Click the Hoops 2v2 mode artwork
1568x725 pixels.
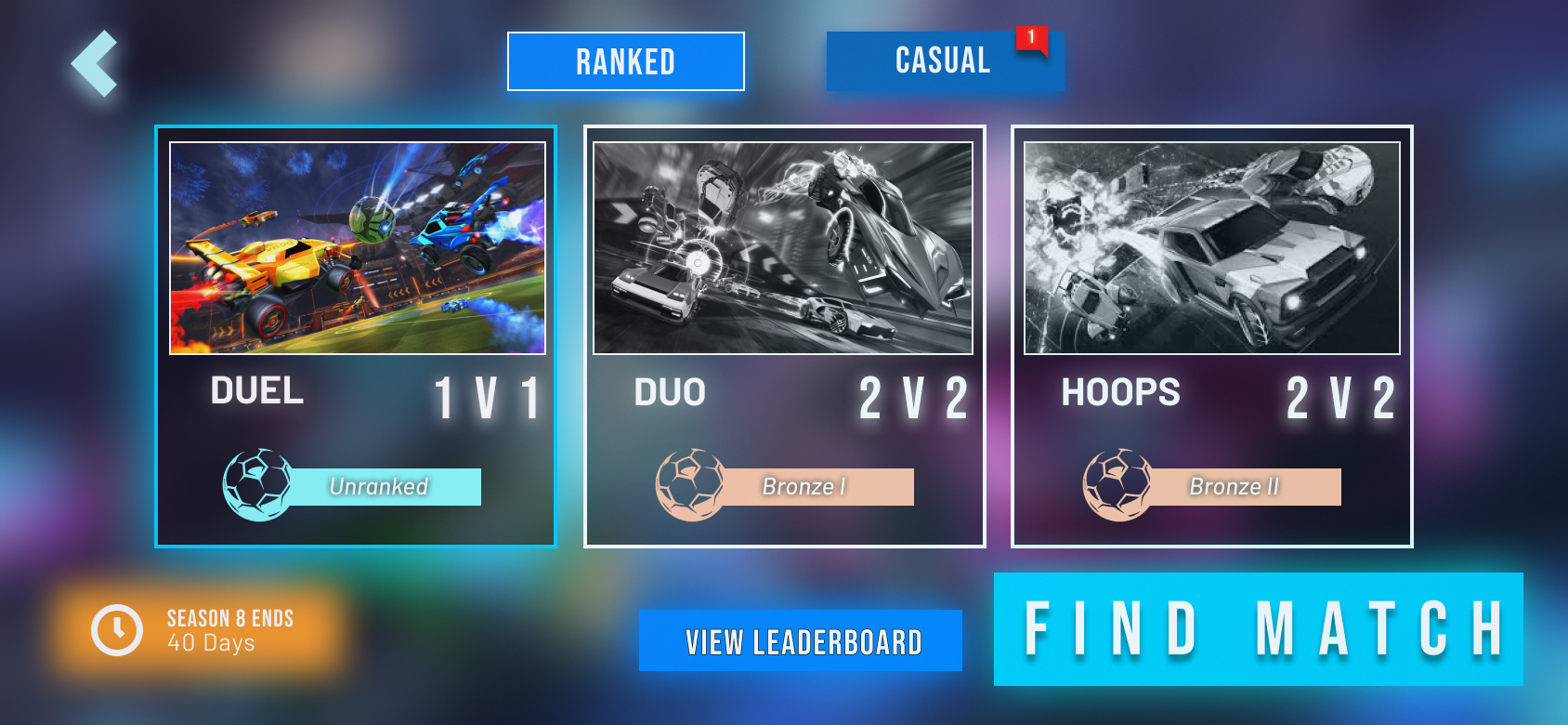1210,246
